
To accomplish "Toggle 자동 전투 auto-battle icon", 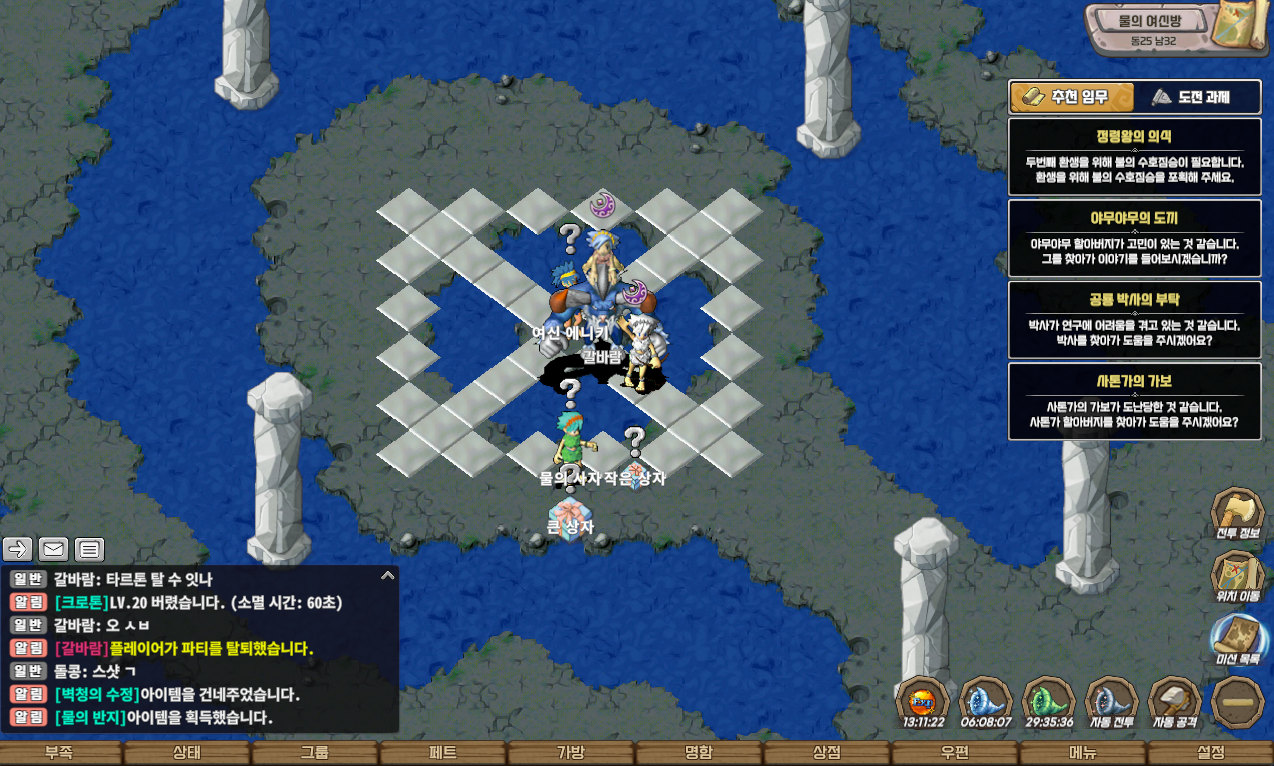I will coord(1111,702).
